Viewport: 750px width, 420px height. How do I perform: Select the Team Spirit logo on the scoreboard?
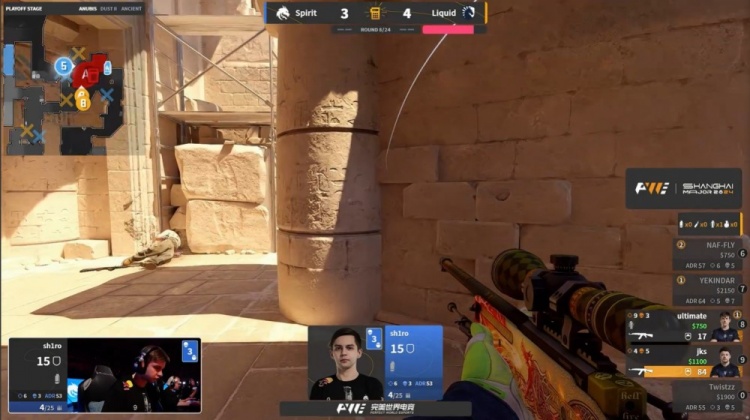coord(278,13)
